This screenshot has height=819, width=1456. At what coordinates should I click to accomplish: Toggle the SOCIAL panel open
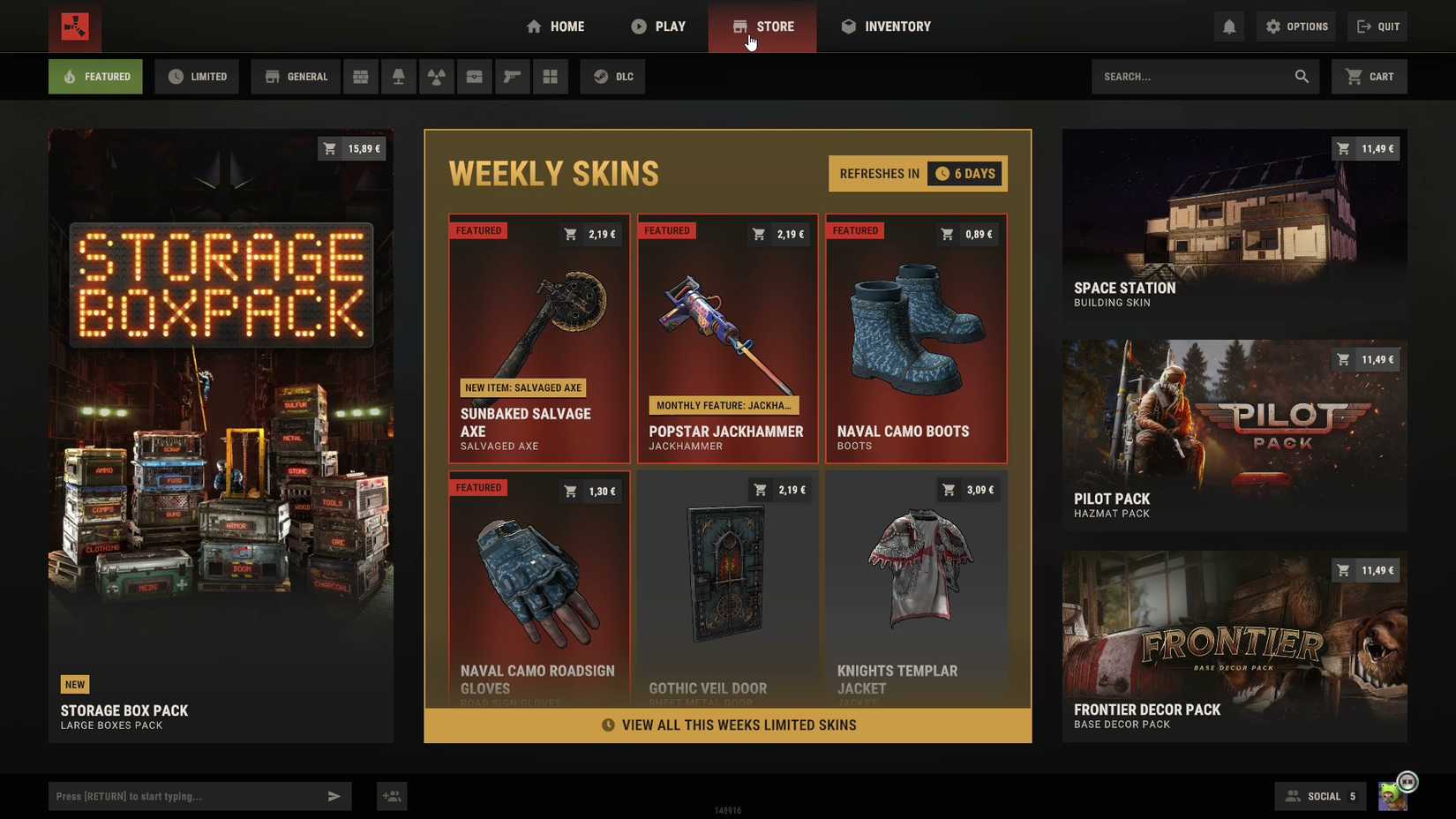tap(1320, 795)
